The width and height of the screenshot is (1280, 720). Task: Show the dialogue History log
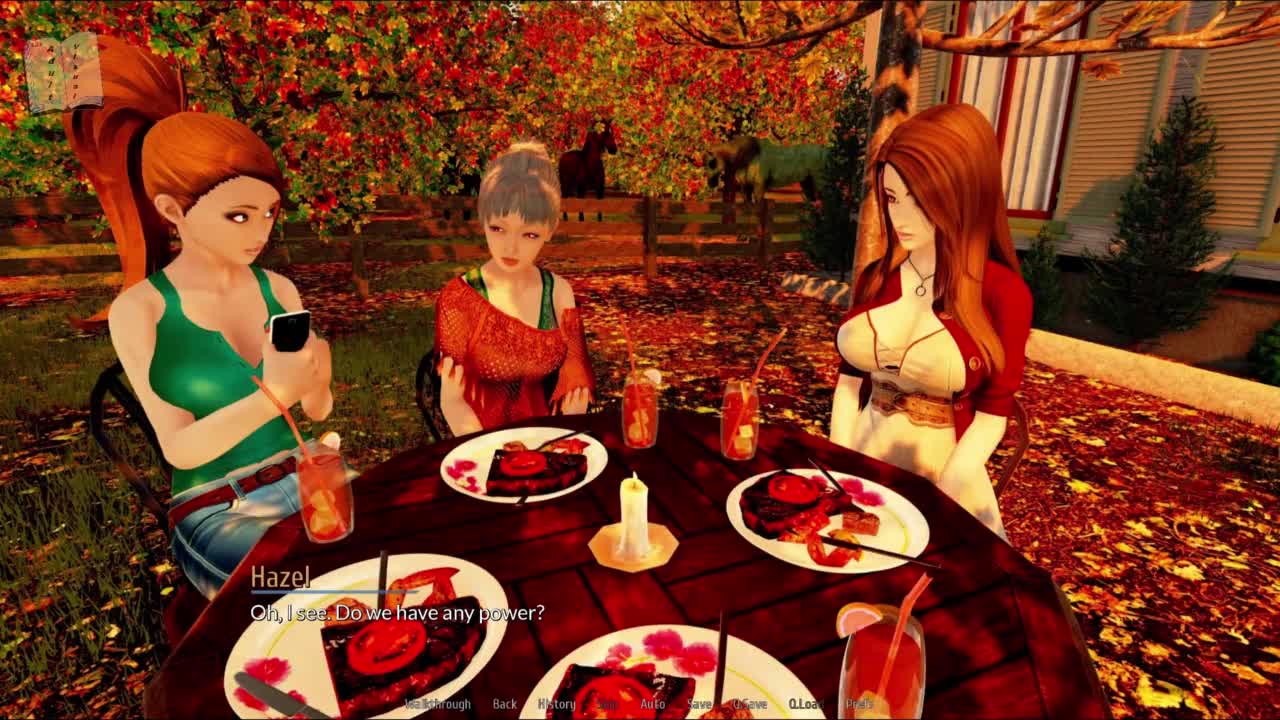point(556,704)
